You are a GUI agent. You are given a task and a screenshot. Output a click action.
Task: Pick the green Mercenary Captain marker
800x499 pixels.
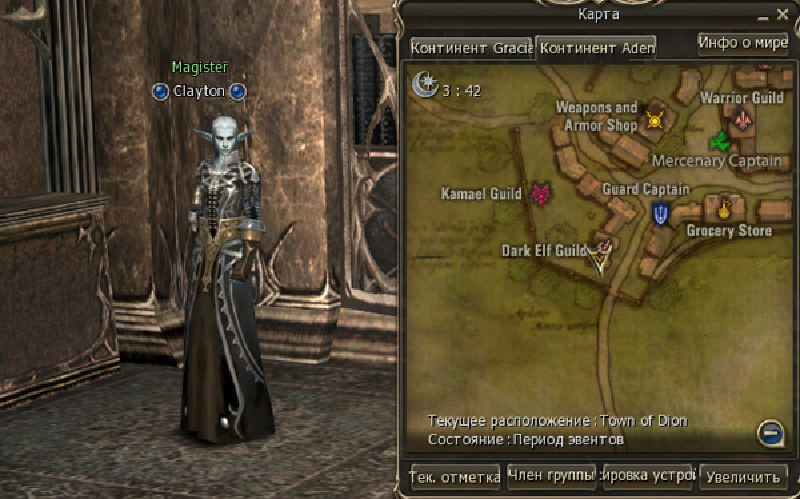pyautogui.click(x=718, y=142)
